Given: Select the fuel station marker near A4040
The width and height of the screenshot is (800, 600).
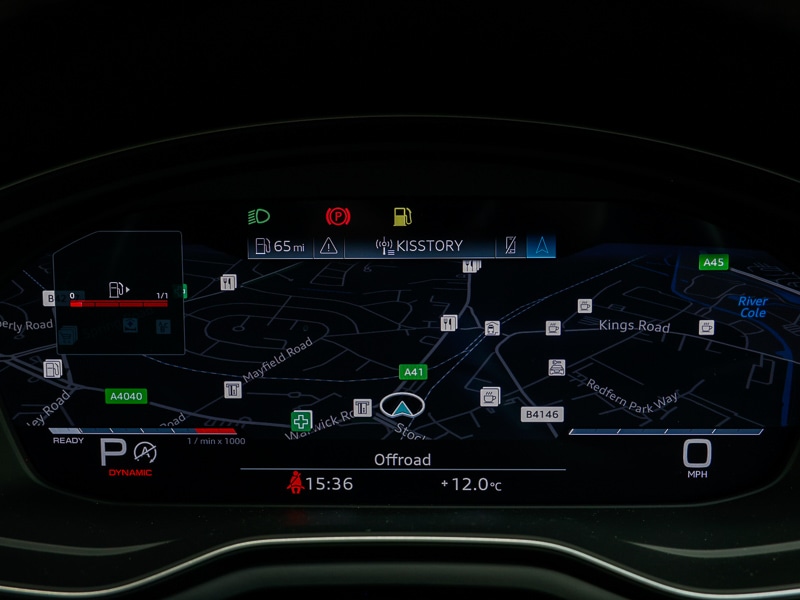Looking at the screenshot, I should pos(52,369).
